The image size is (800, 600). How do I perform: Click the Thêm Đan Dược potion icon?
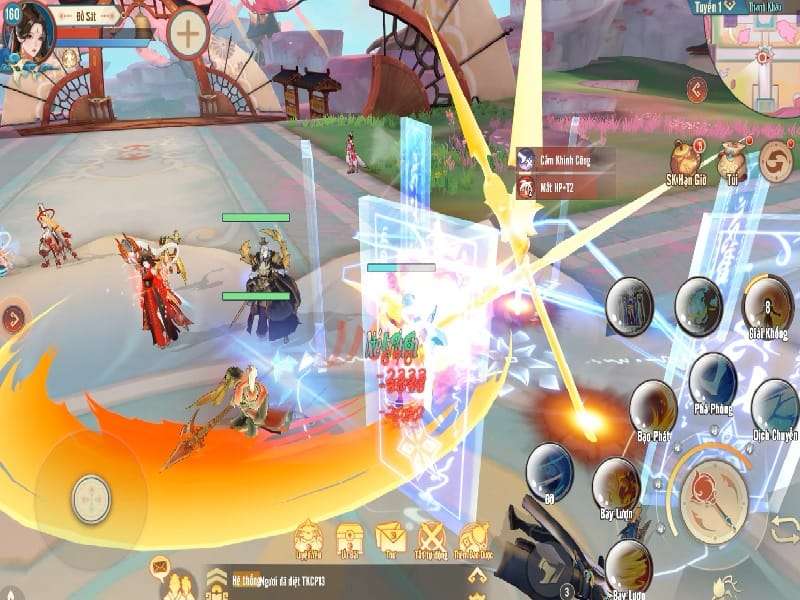pos(473,538)
